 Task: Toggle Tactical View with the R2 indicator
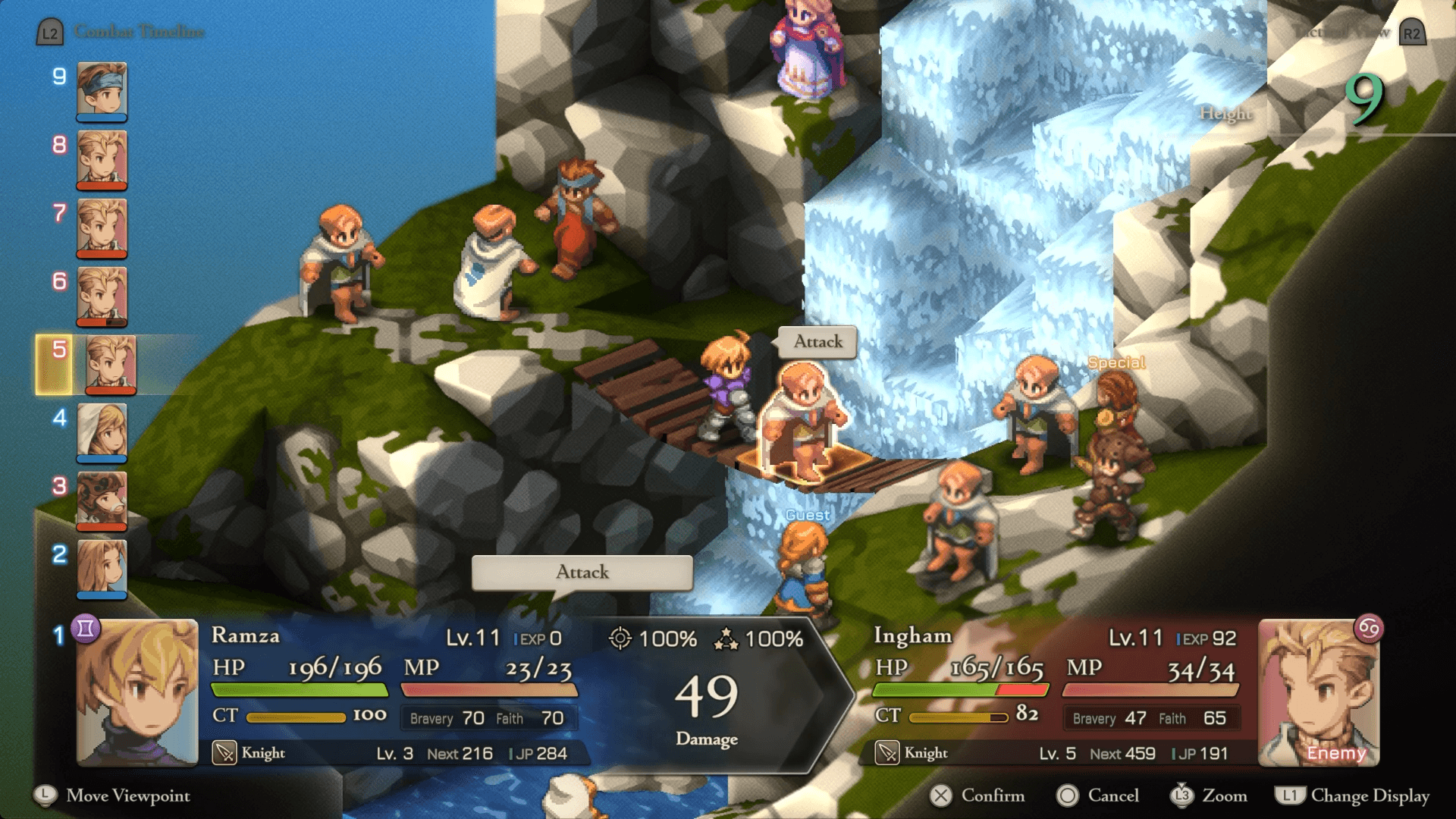pos(1413,33)
